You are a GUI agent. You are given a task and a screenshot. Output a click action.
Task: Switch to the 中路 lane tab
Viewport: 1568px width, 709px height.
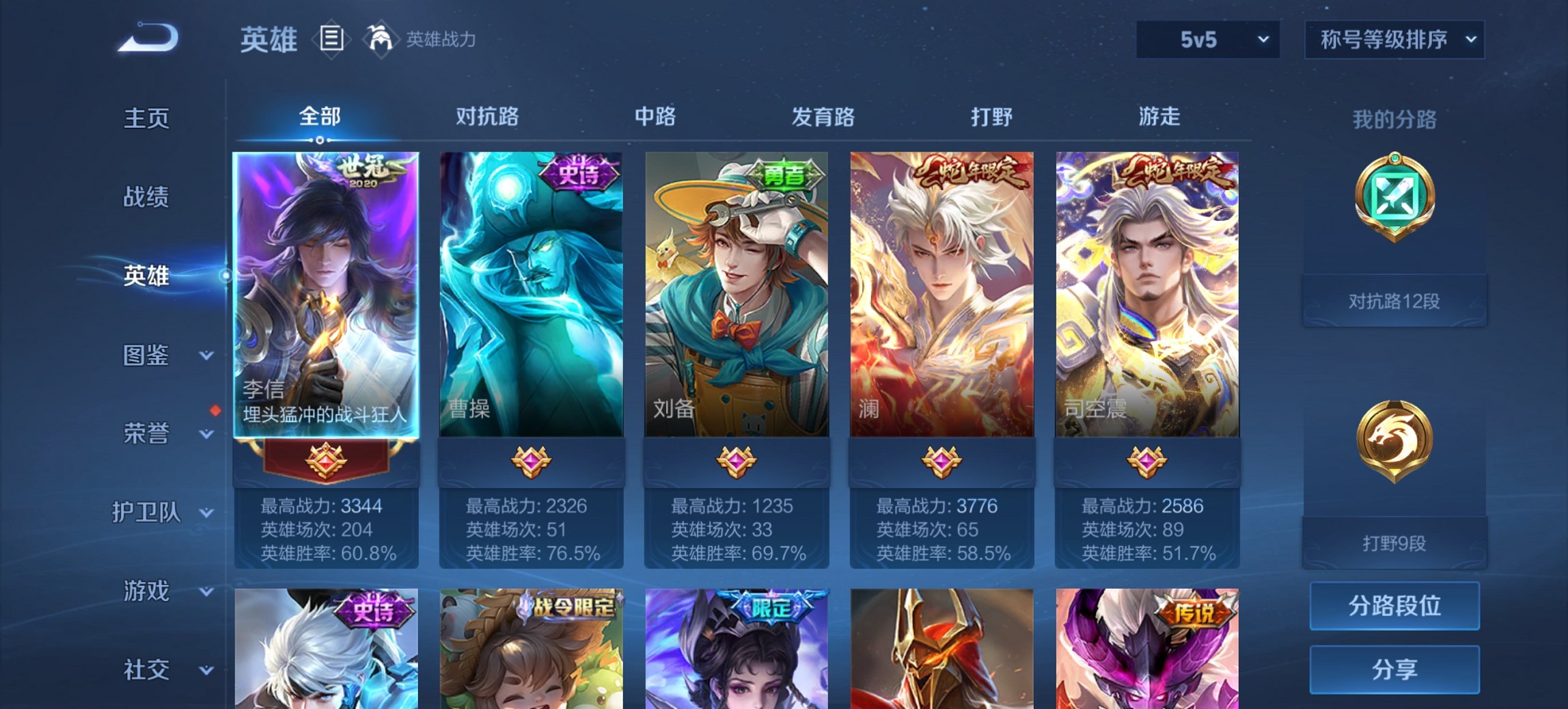click(656, 117)
